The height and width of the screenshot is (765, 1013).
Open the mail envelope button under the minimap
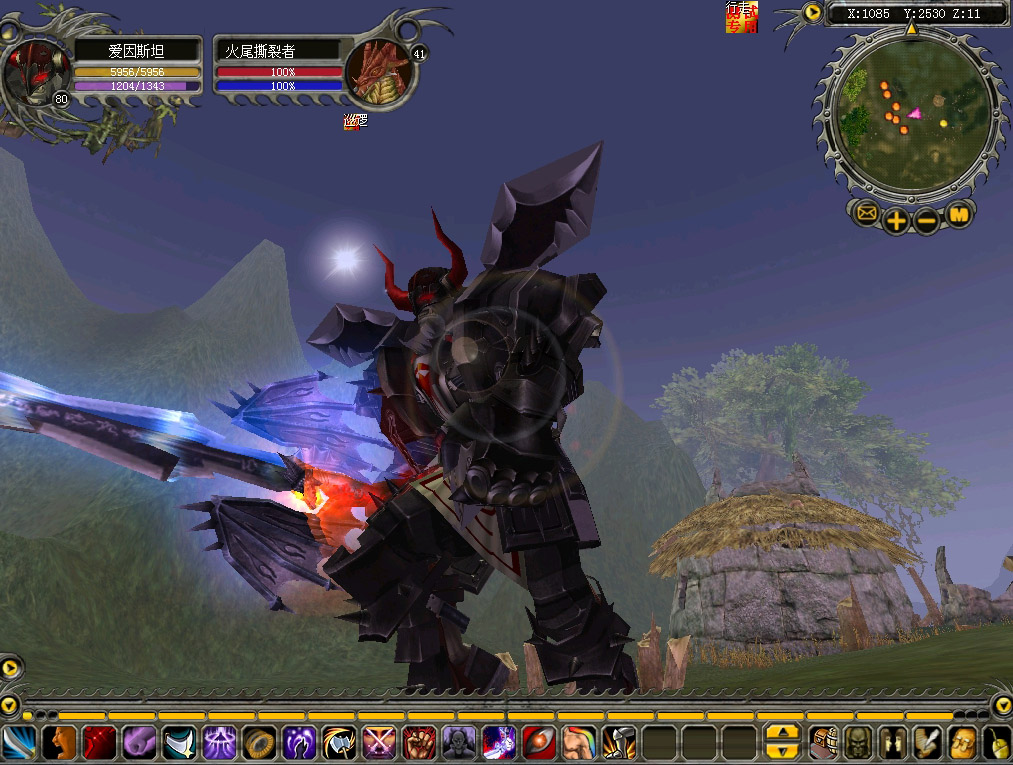(x=865, y=213)
